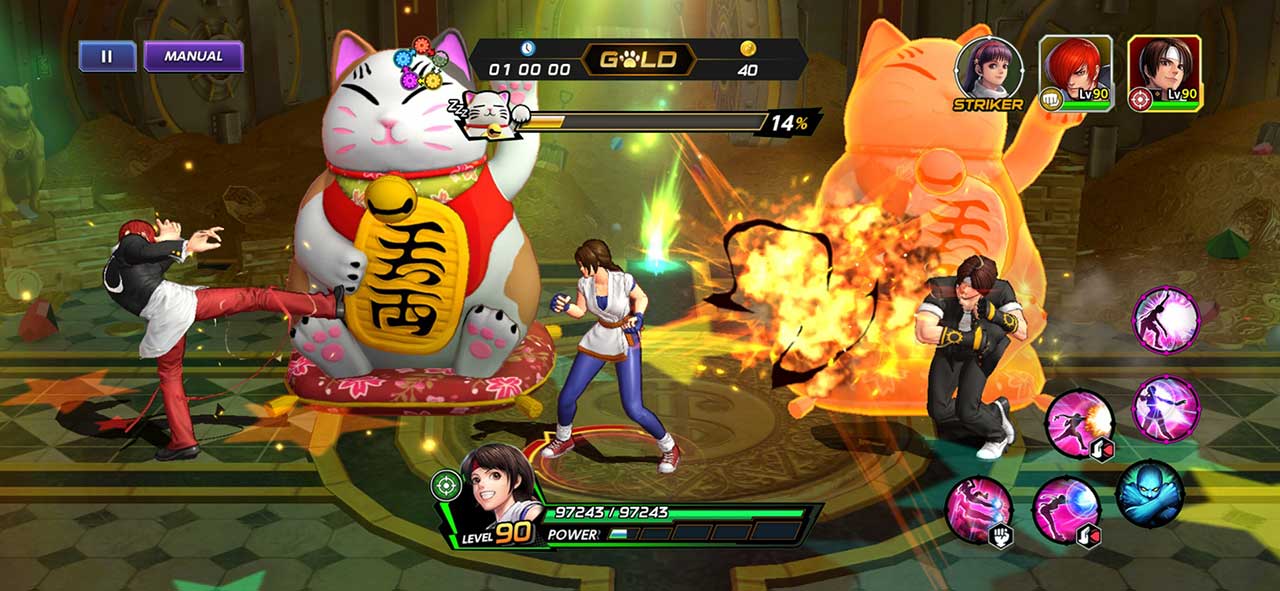Toggle the MANUAL control mode button
This screenshot has height=591, width=1280.
click(193, 57)
